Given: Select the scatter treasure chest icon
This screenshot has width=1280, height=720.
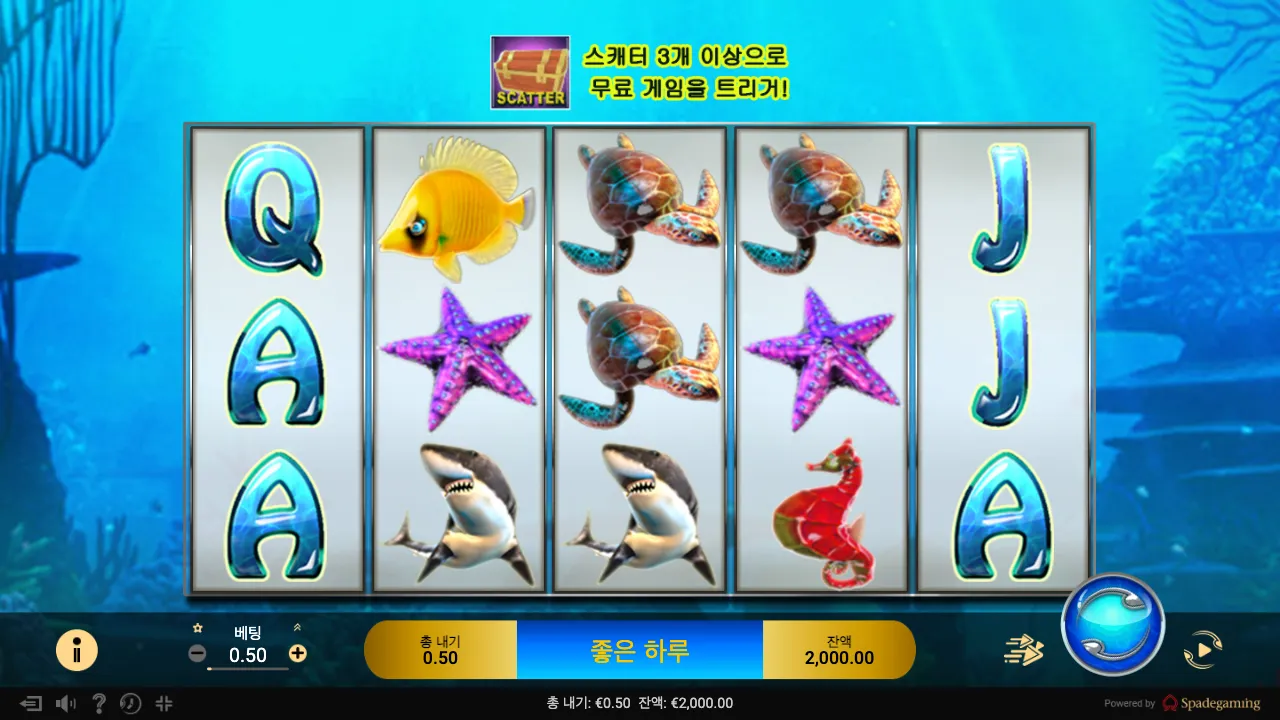Looking at the screenshot, I should tap(530, 72).
